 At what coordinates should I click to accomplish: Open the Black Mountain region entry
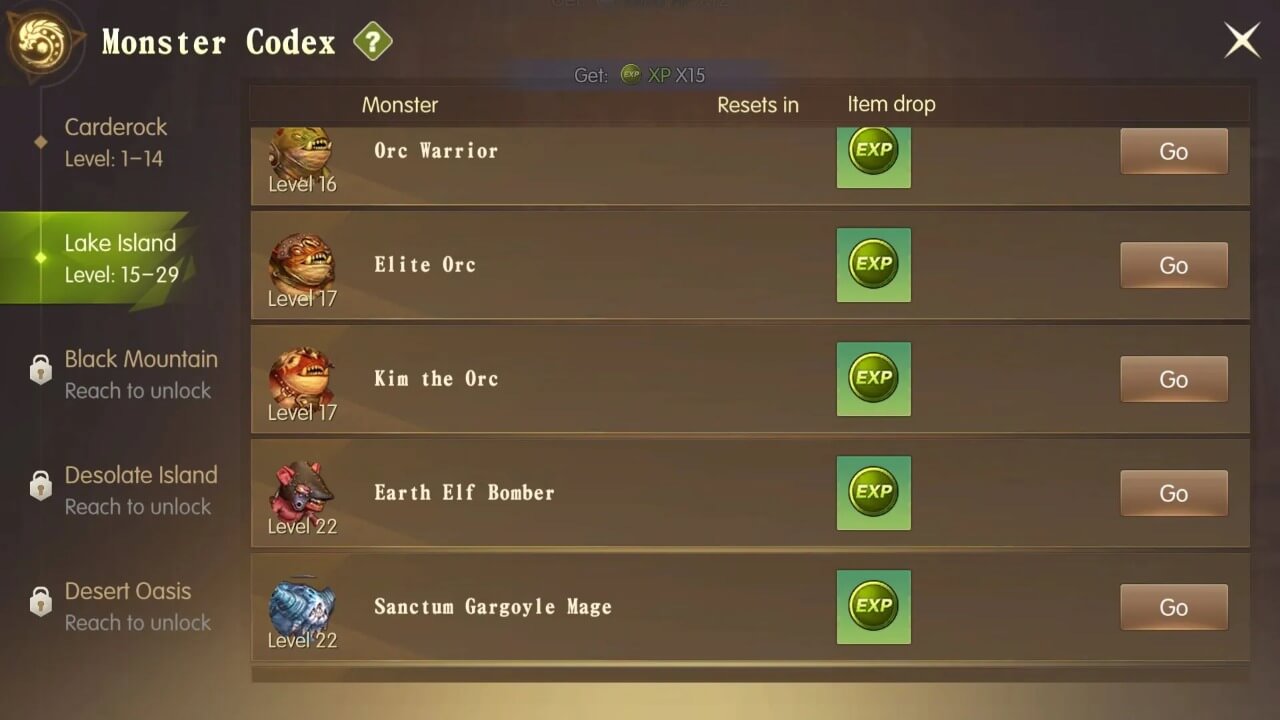point(140,374)
